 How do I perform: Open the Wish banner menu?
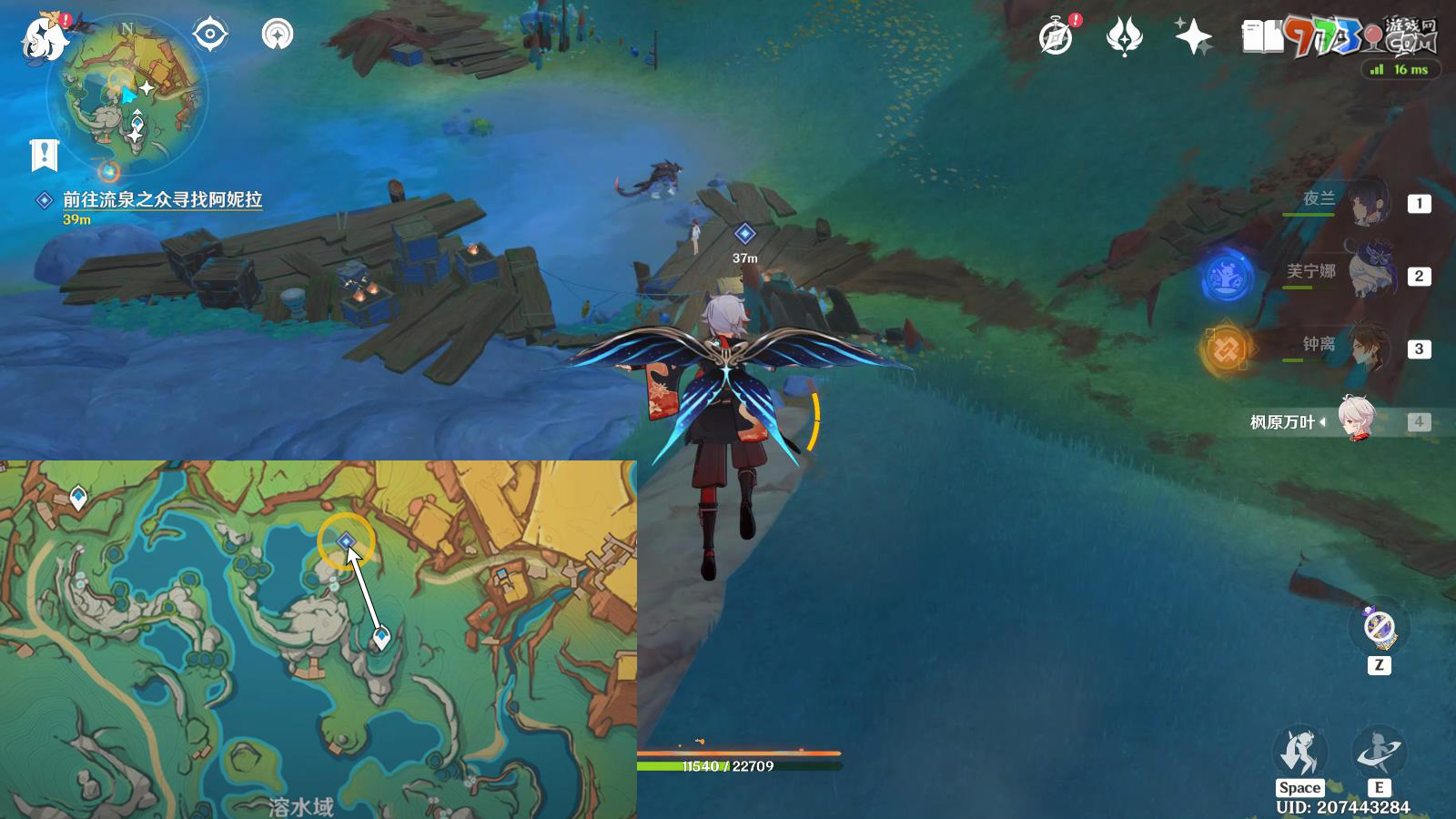click(x=1125, y=37)
